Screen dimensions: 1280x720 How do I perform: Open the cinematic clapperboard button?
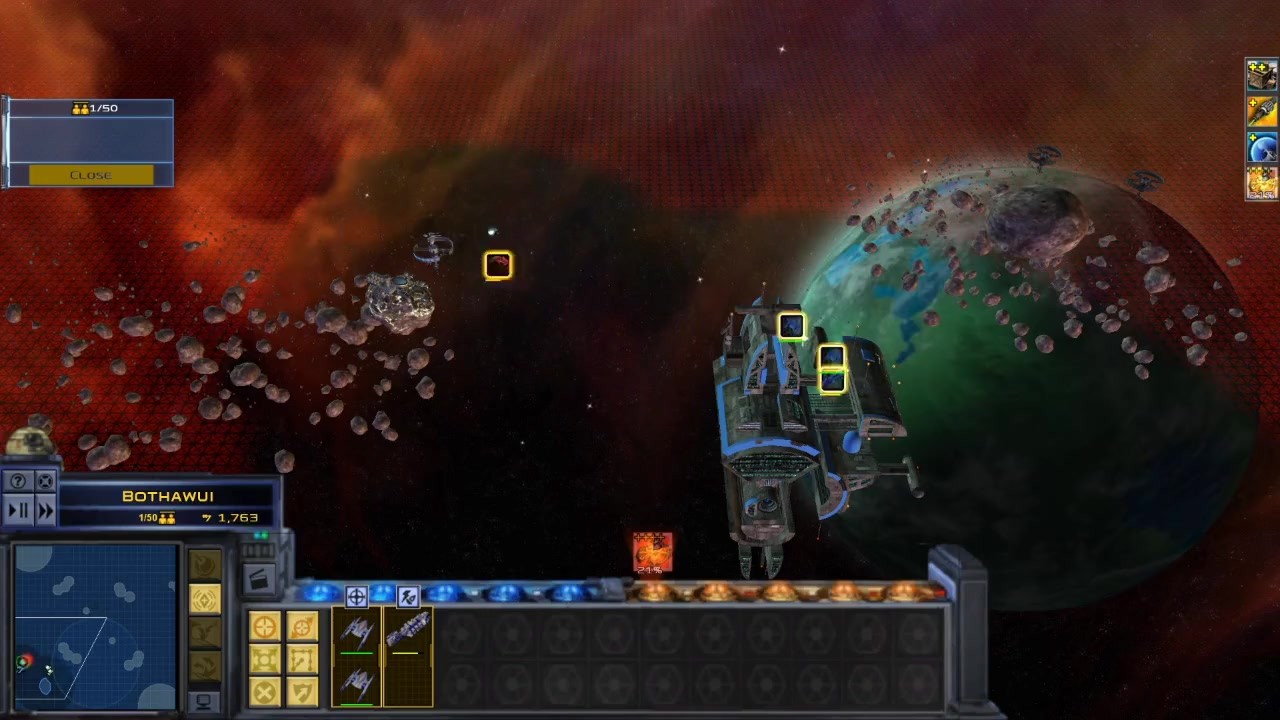pos(258,579)
